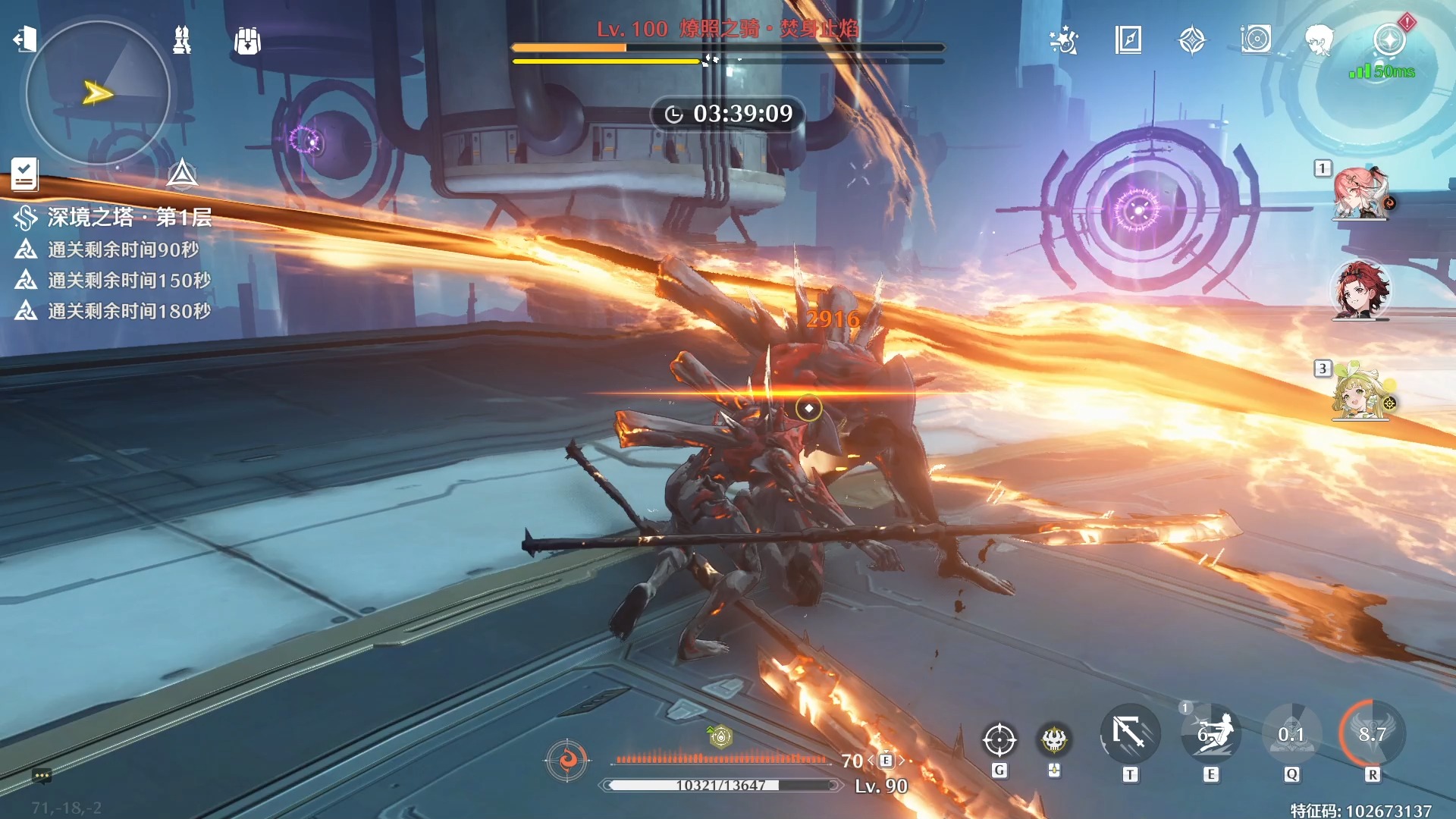Open the chat bubble icon
The image size is (1456, 819).
[42, 776]
